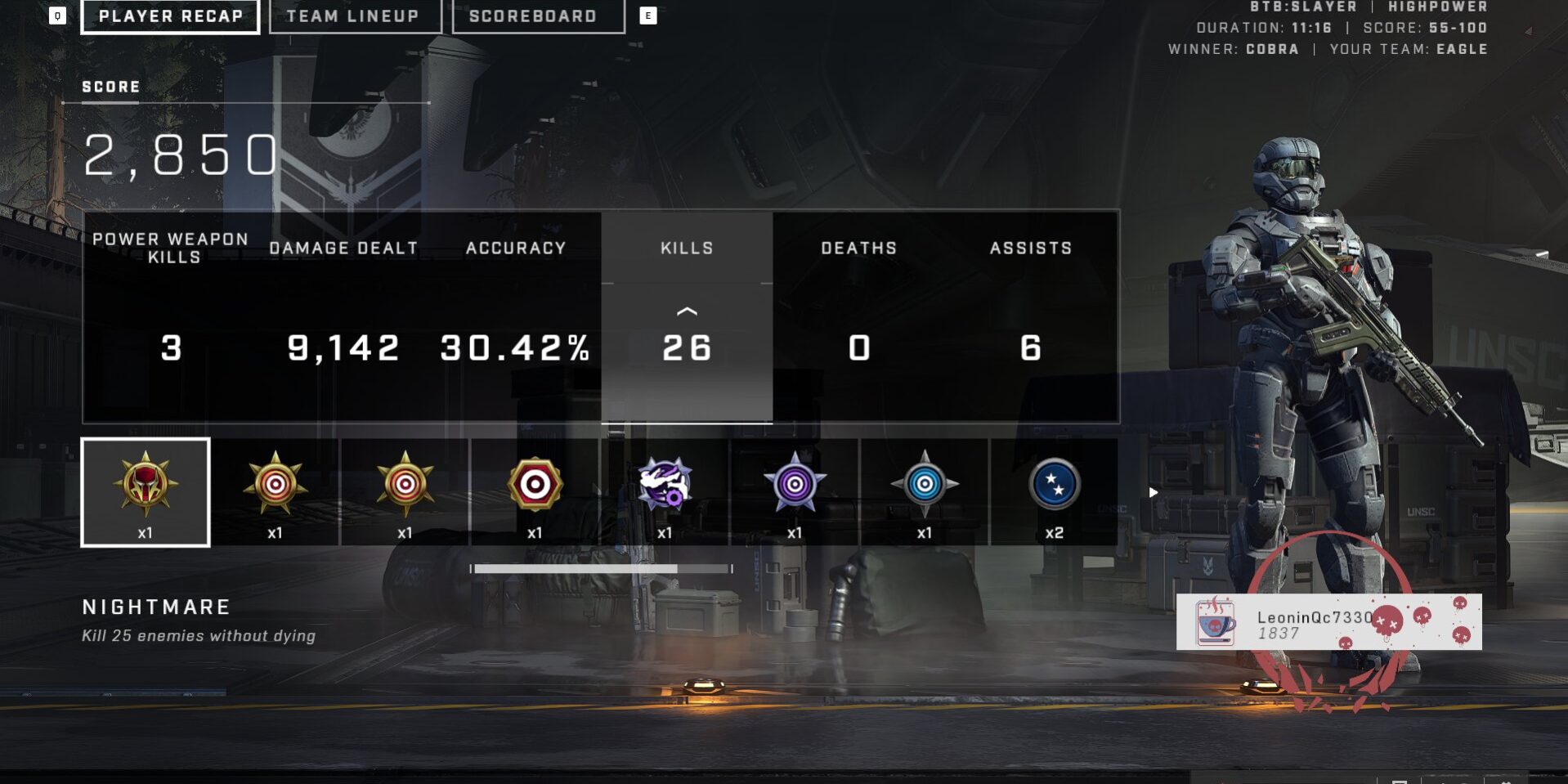The image size is (1568, 784).
Task: Select the blue two-star medal marked x2
Action: coord(1055,492)
